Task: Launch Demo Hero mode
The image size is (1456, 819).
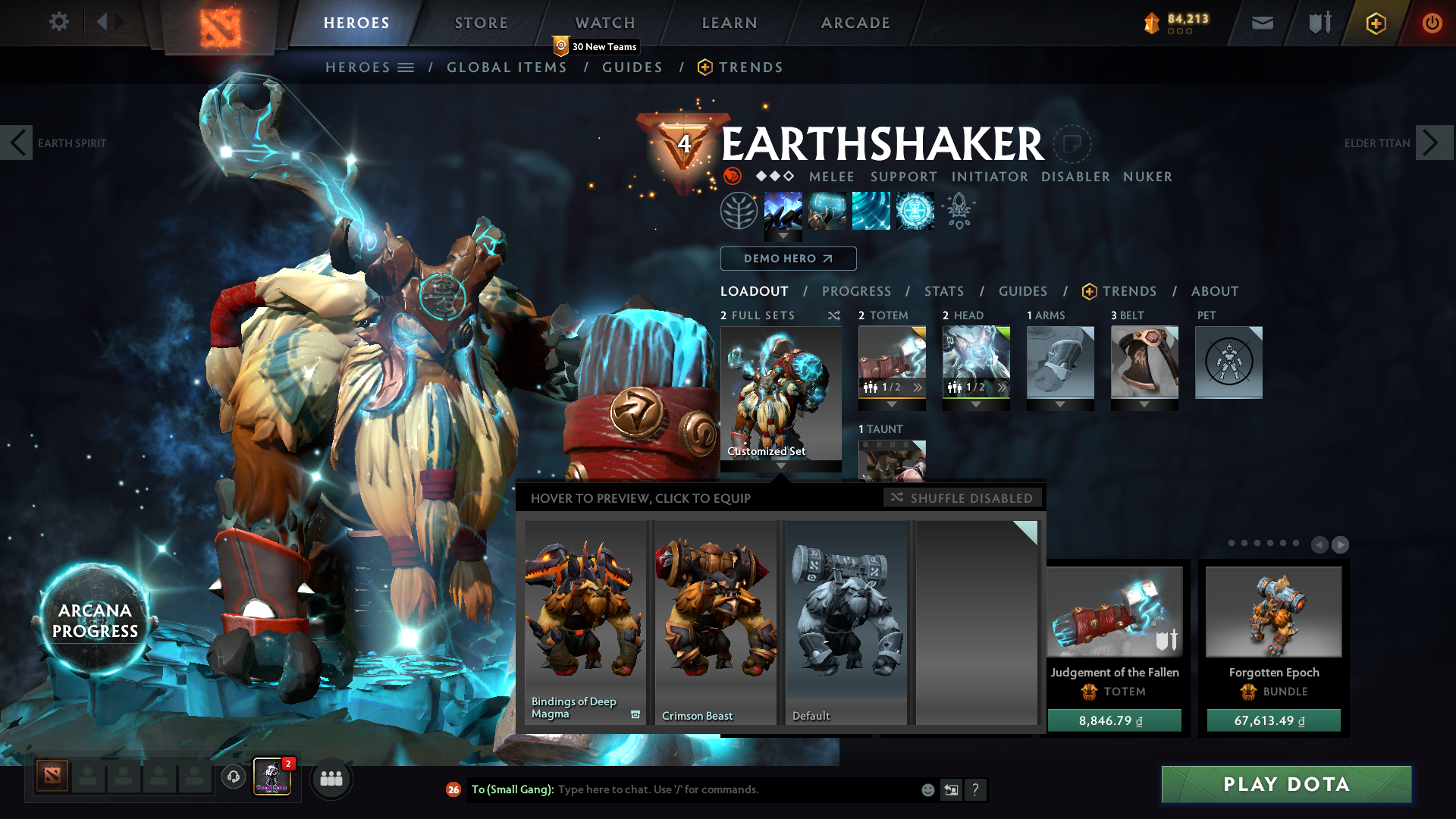Action: [788, 259]
